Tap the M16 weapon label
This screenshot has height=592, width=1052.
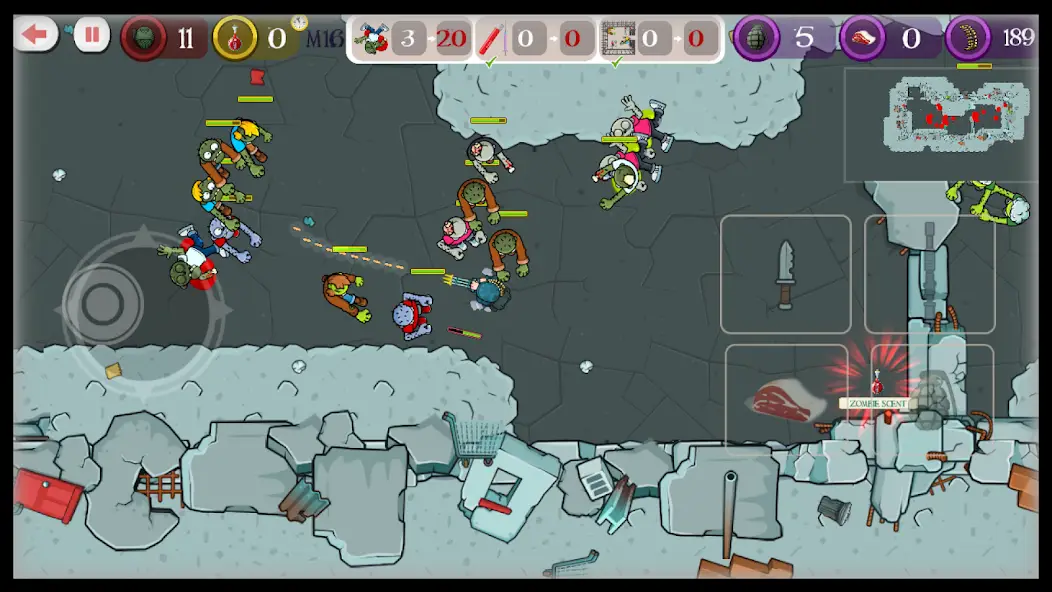322,39
